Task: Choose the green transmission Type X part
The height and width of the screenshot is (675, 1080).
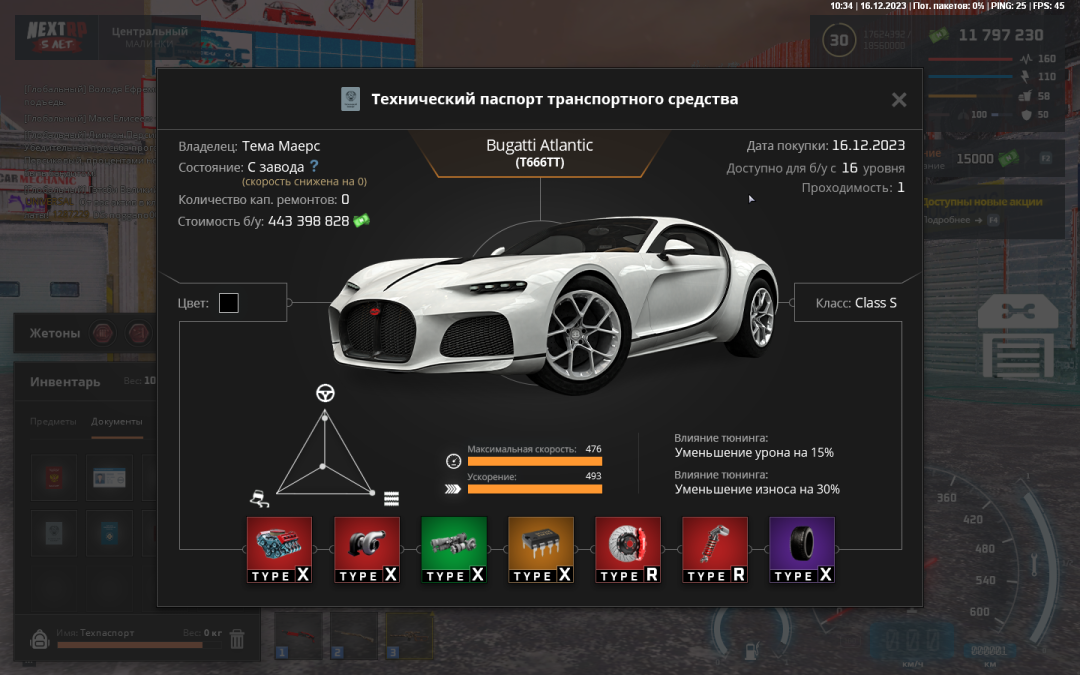Action: click(x=453, y=549)
